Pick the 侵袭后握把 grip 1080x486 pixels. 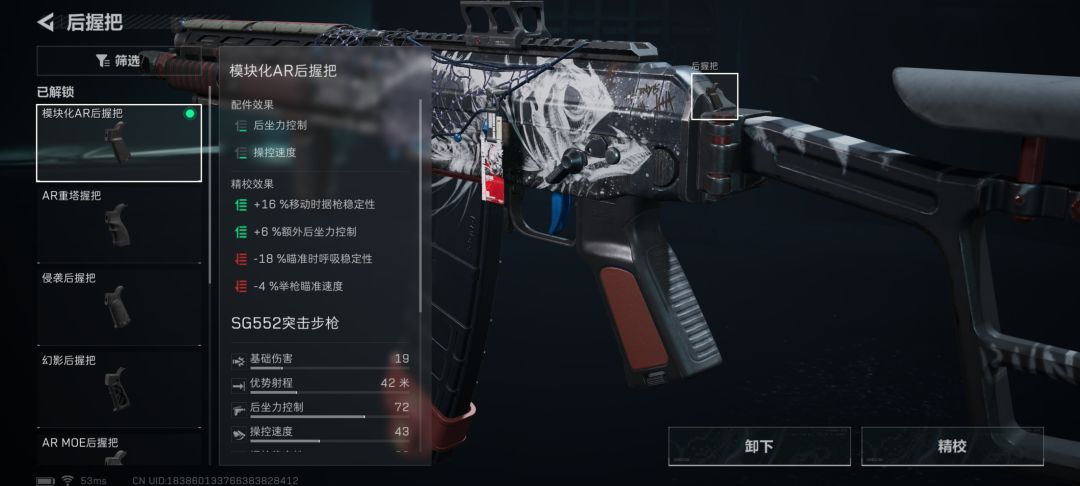pyautogui.click(x=119, y=306)
